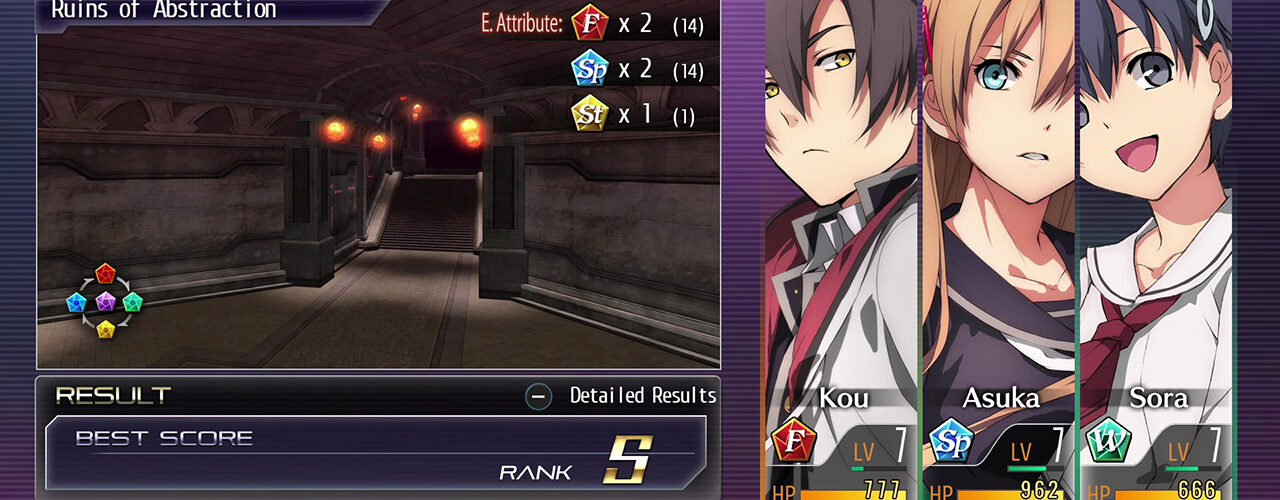The image size is (1280, 500).
Task: Select the Best Score rank panel
Action: coord(375,453)
